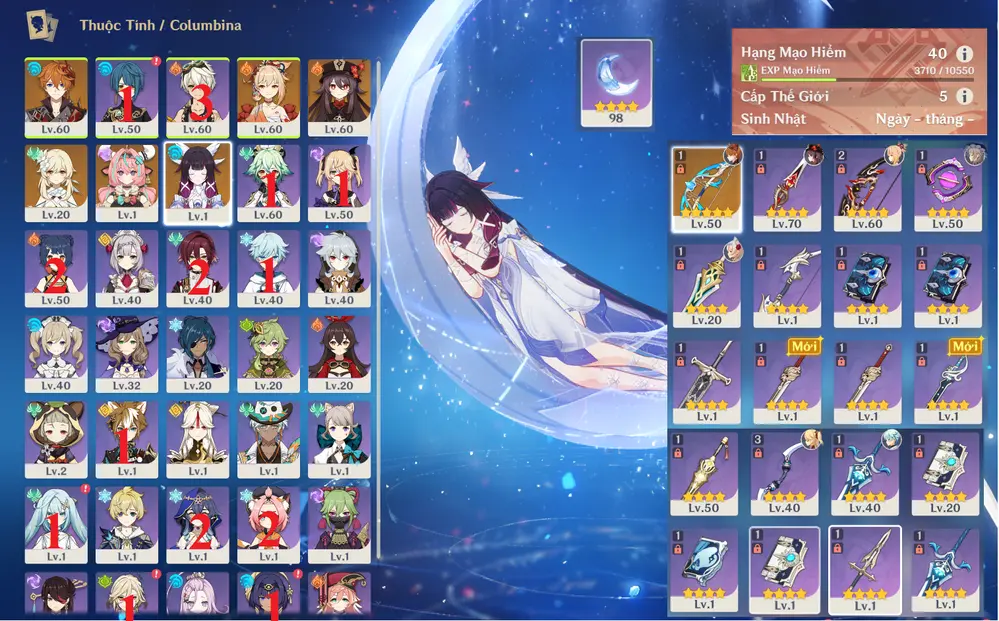The width and height of the screenshot is (999, 621).
Task: Select the Lv.60 bow weapon slot
Action: point(866,188)
